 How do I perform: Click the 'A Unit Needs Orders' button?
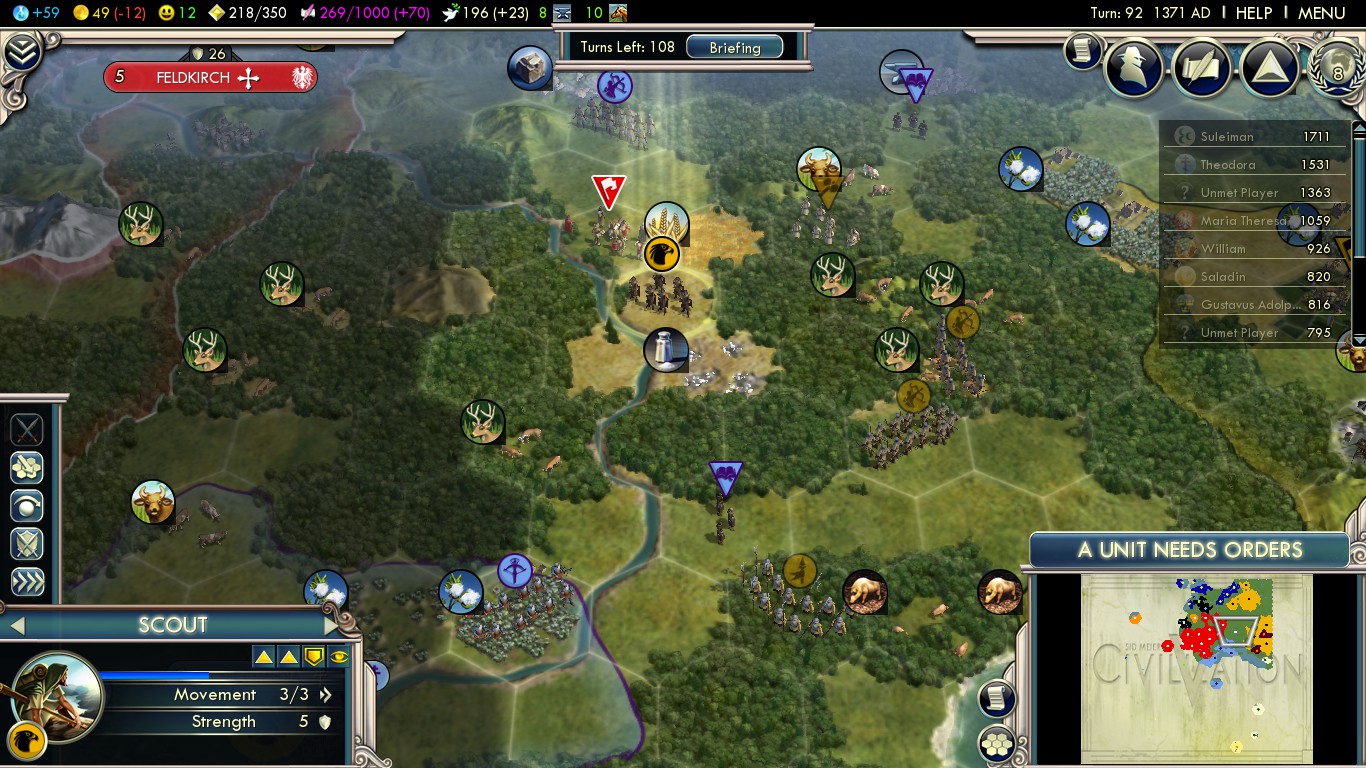tap(1189, 549)
